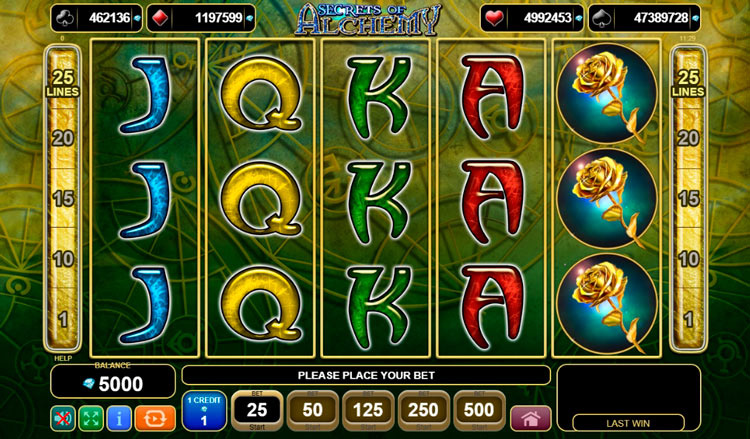Enter fullscreen with the green arrows button
750x439 pixels.
[x=90, y=416]
